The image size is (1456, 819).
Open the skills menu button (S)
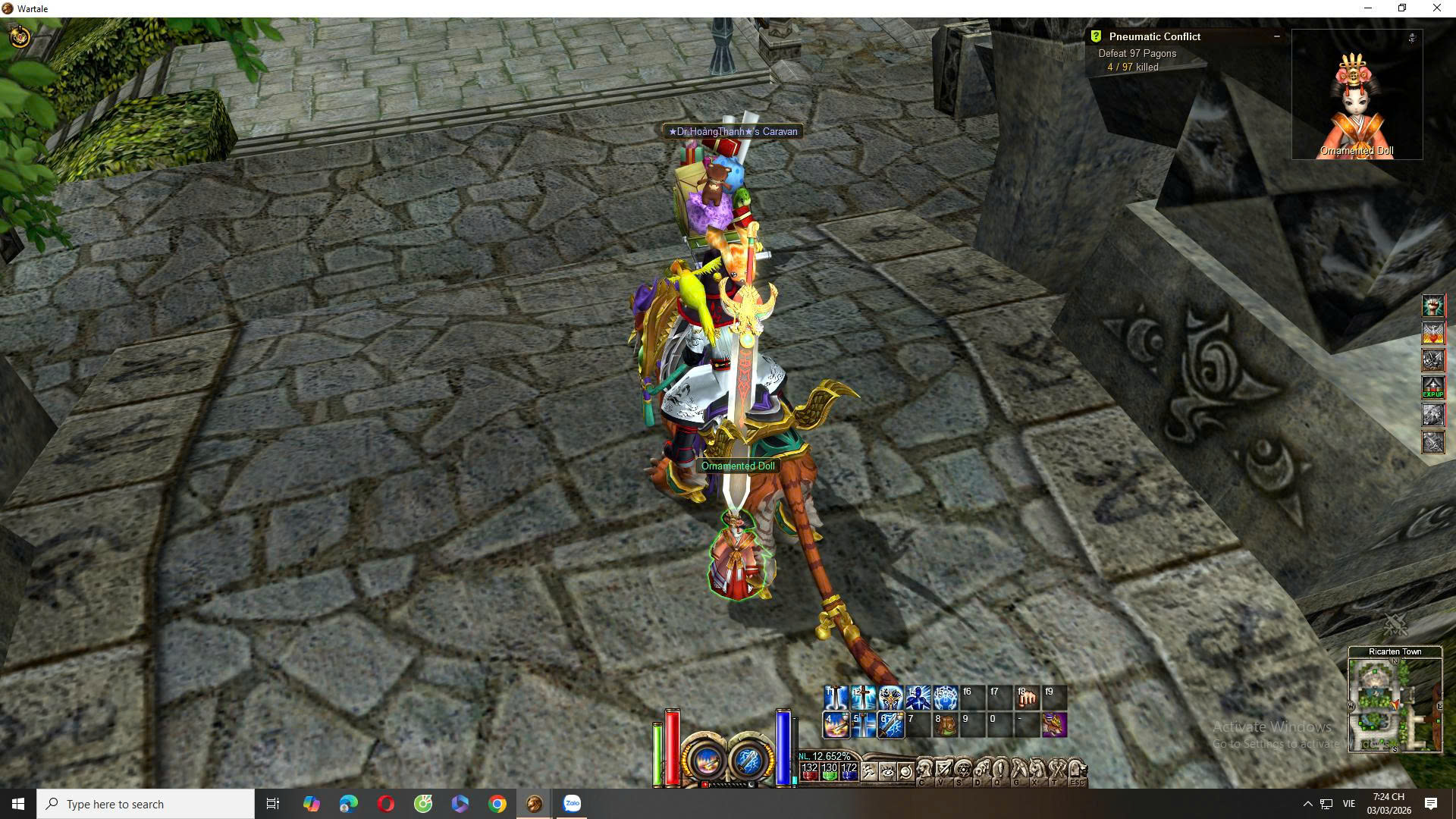962,772
